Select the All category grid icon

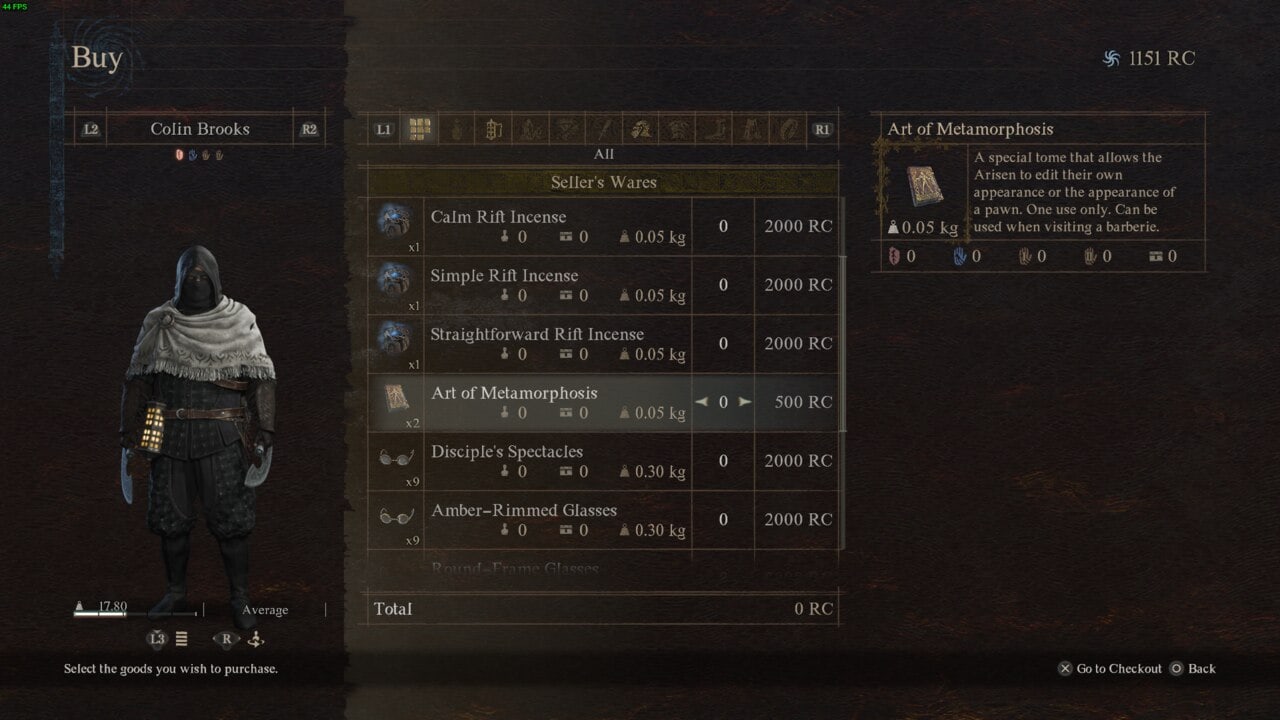419,128
